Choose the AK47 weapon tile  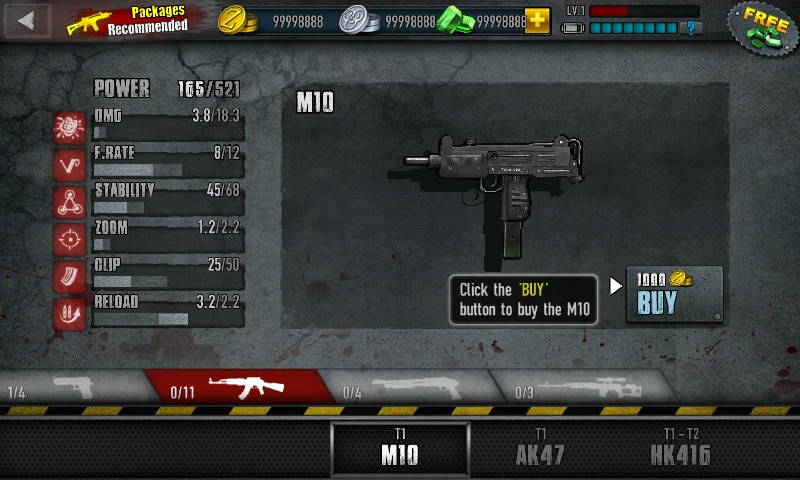coord(540,449)
